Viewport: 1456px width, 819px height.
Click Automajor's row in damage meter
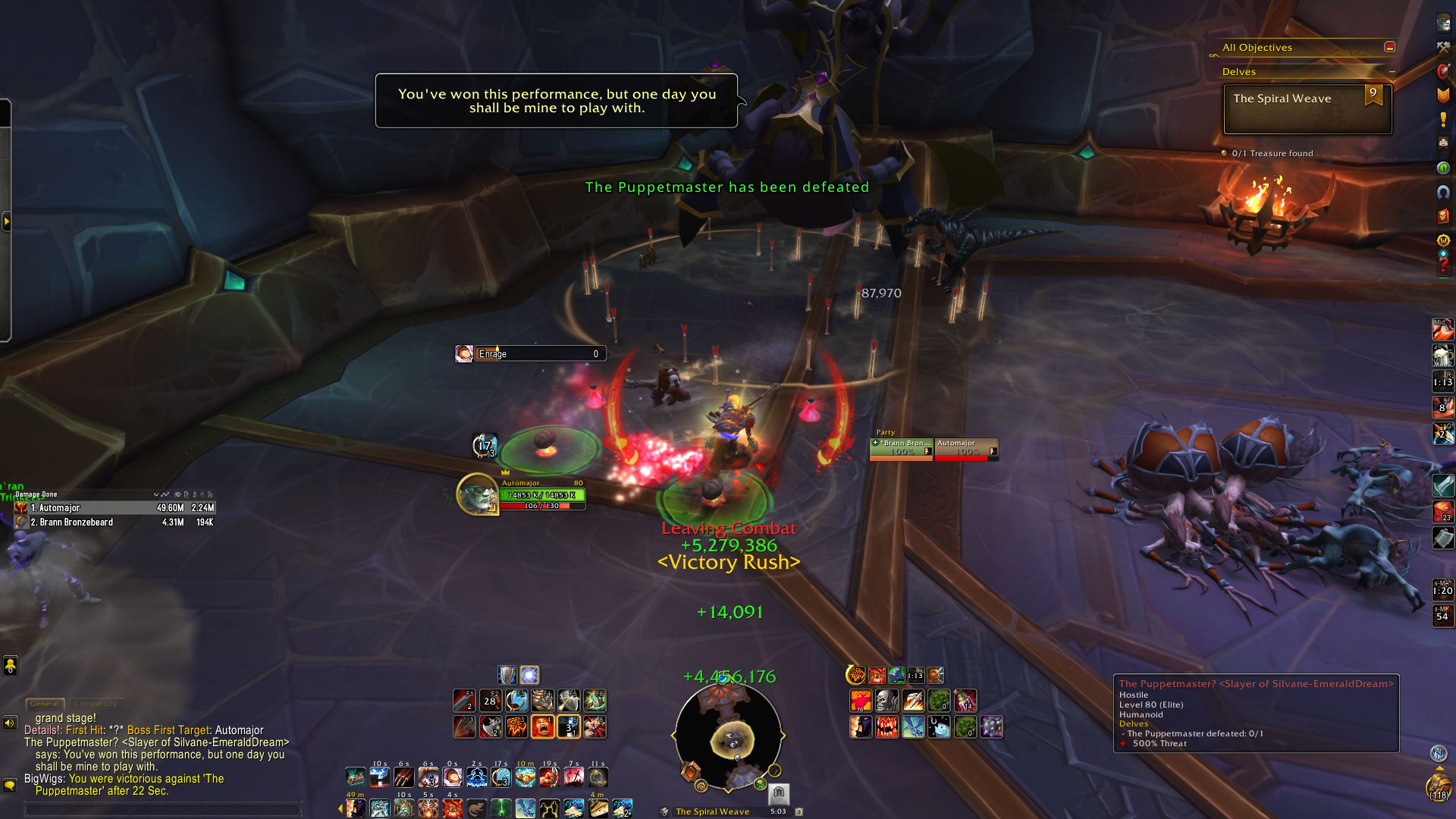pos(115,508)
